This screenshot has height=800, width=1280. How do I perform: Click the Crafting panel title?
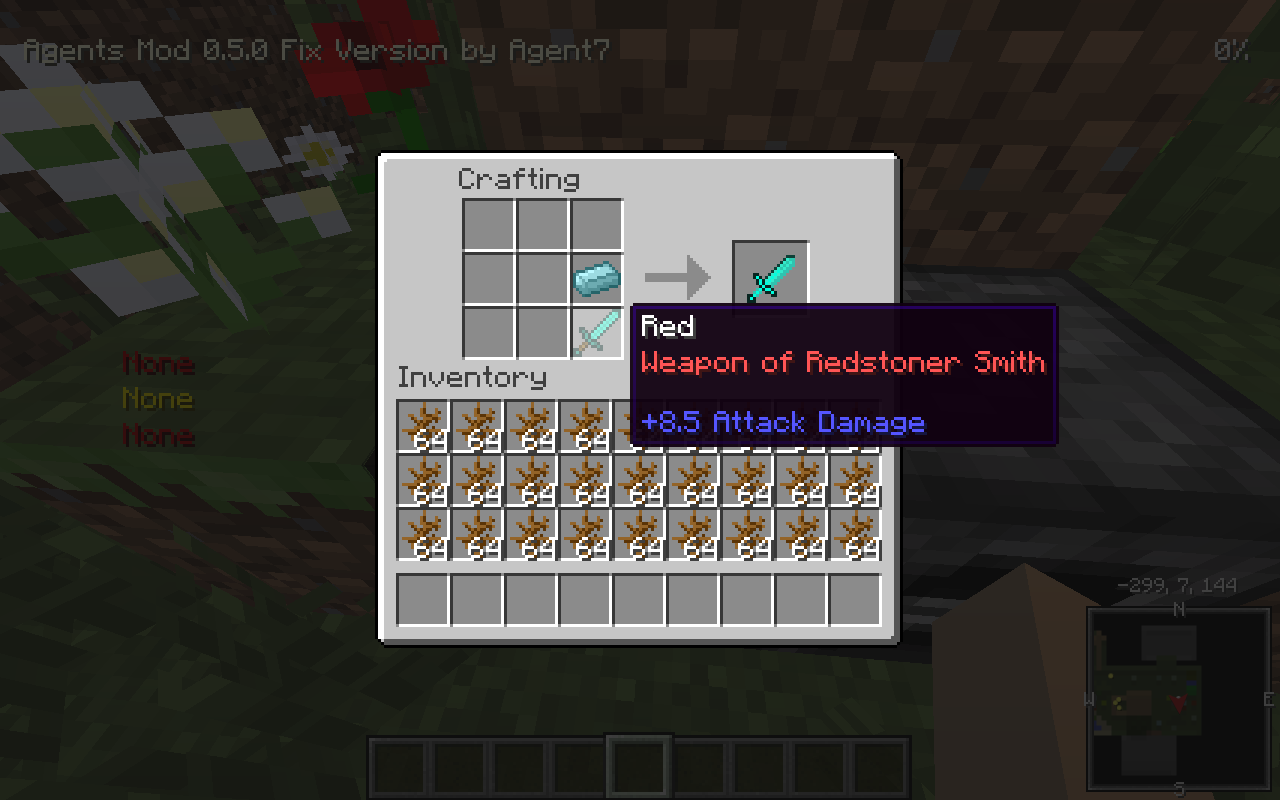[518, 180]
